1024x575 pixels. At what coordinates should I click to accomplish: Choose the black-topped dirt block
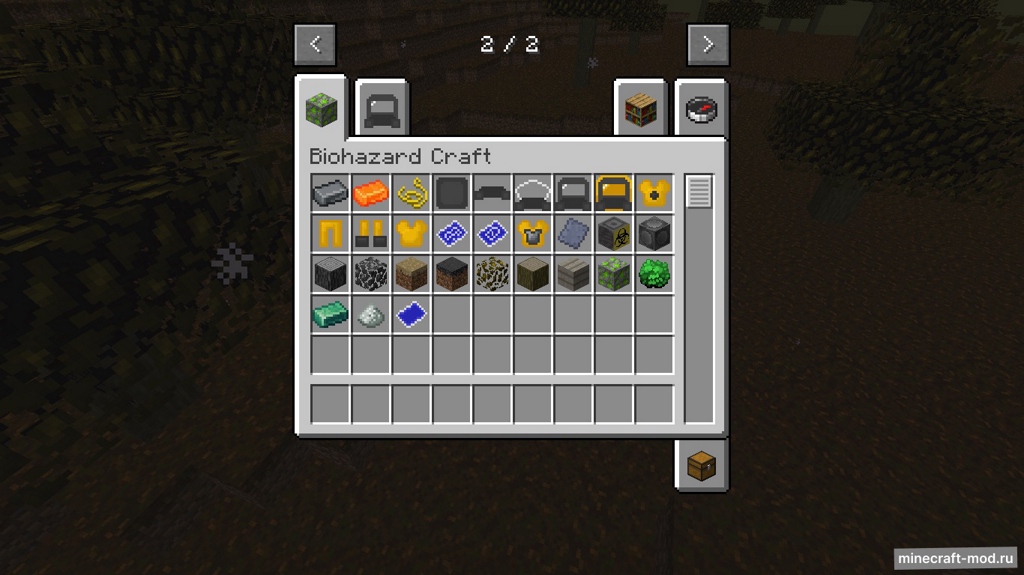pyautogui.click(x=451, y=273)
